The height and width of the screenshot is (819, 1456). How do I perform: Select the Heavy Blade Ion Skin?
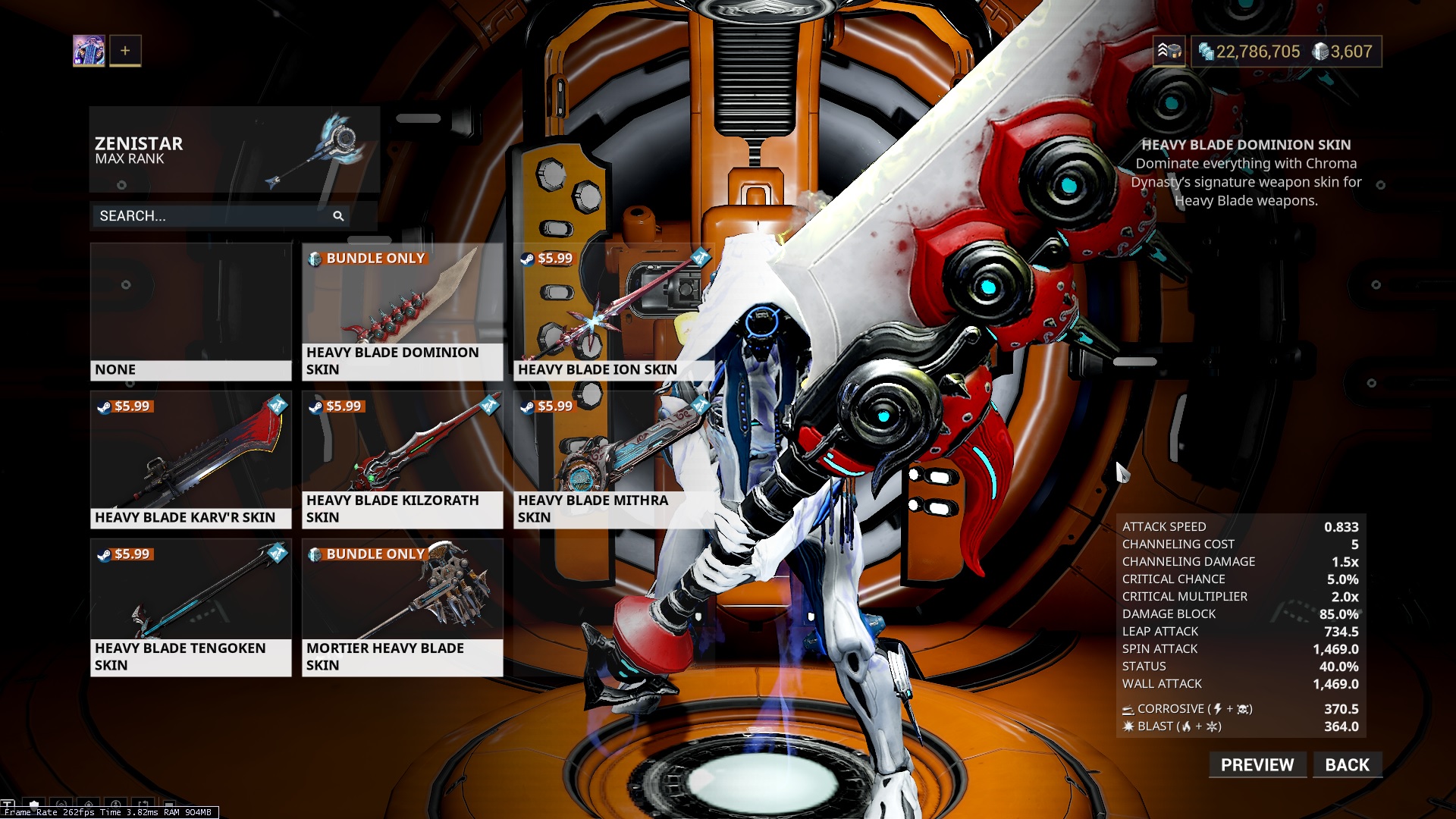click(x=613, y=311)
